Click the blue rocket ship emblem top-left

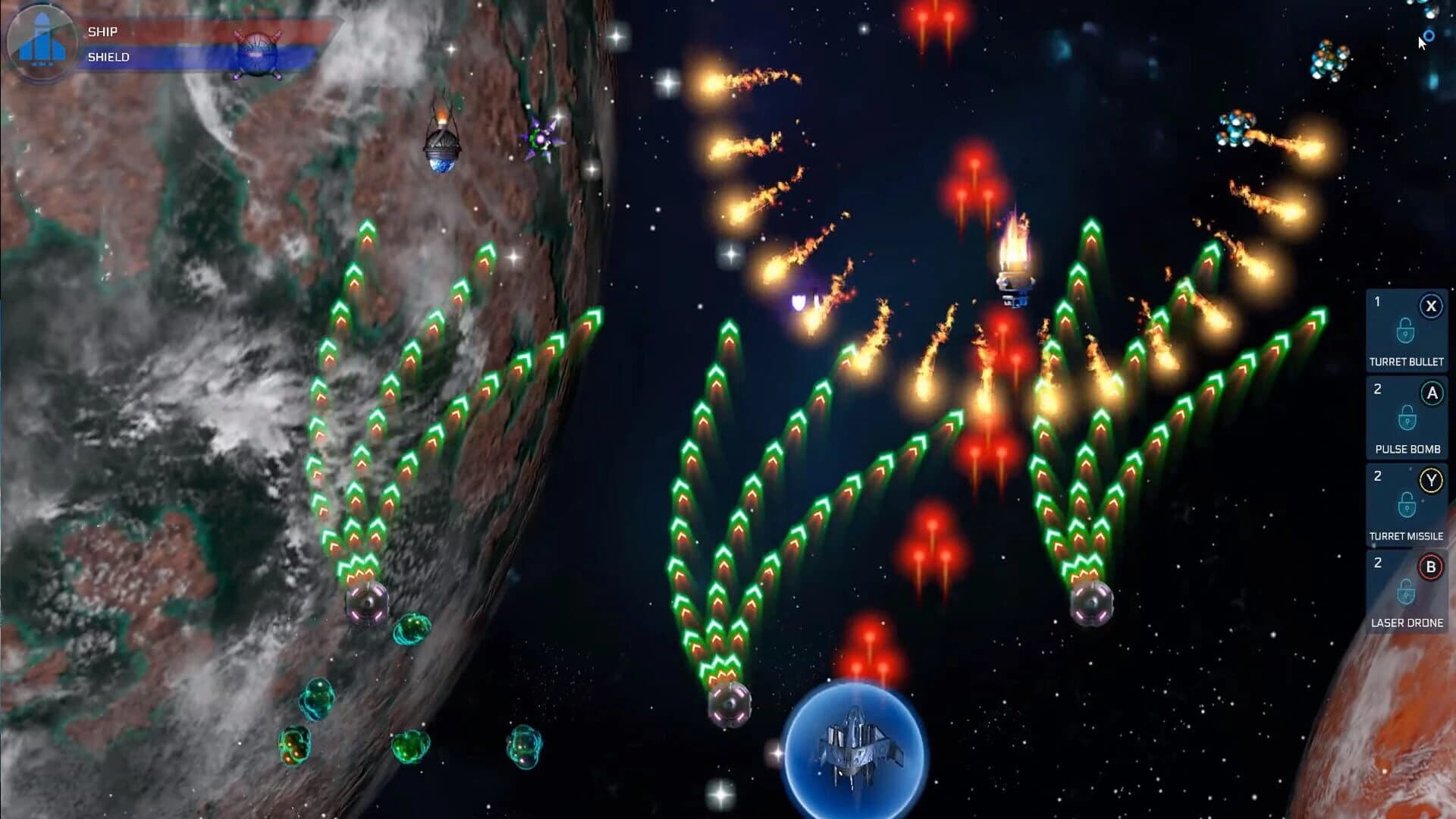coord(42,42)
